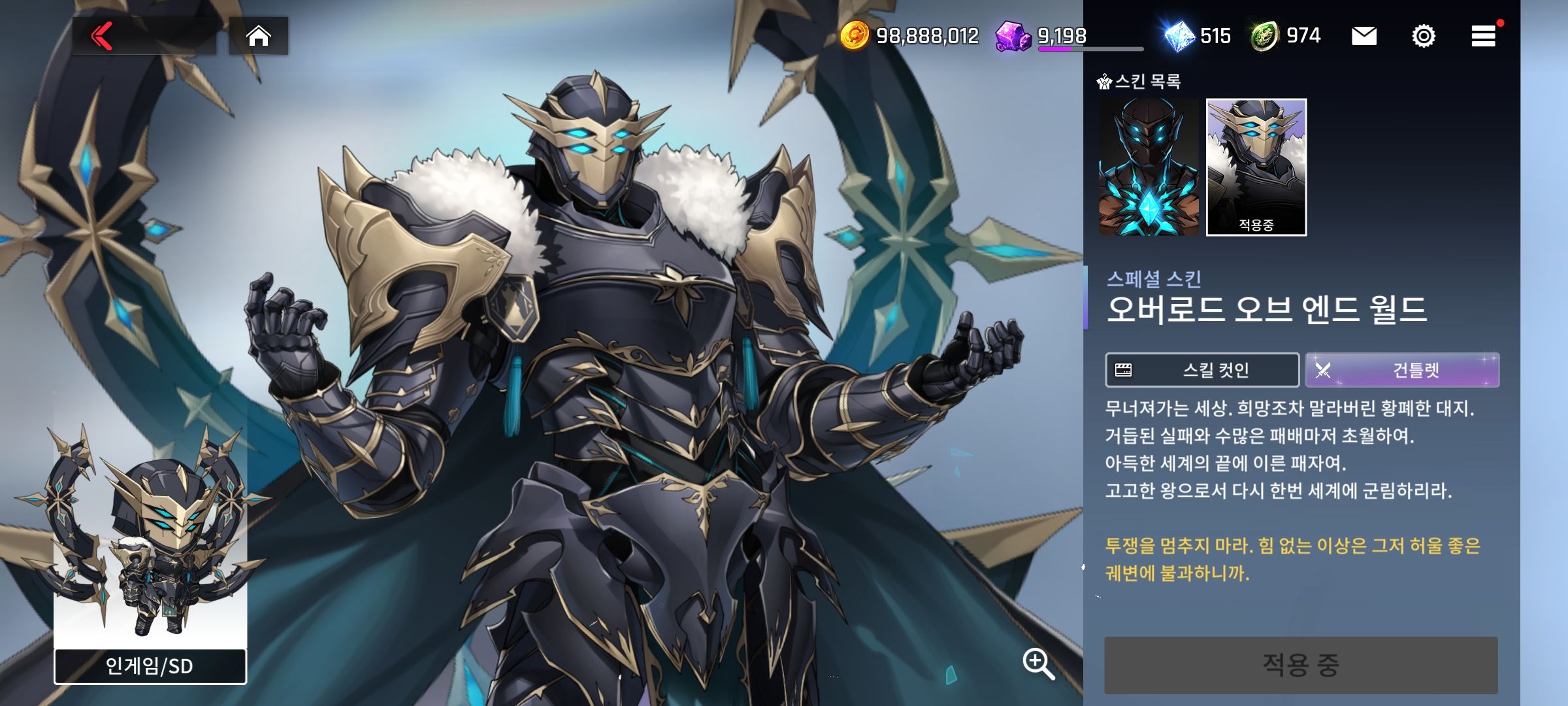Select the applied Overlord skin thumbnail
The width and height of the screenshot is (1568, 706).
[x=1256, y=167]
